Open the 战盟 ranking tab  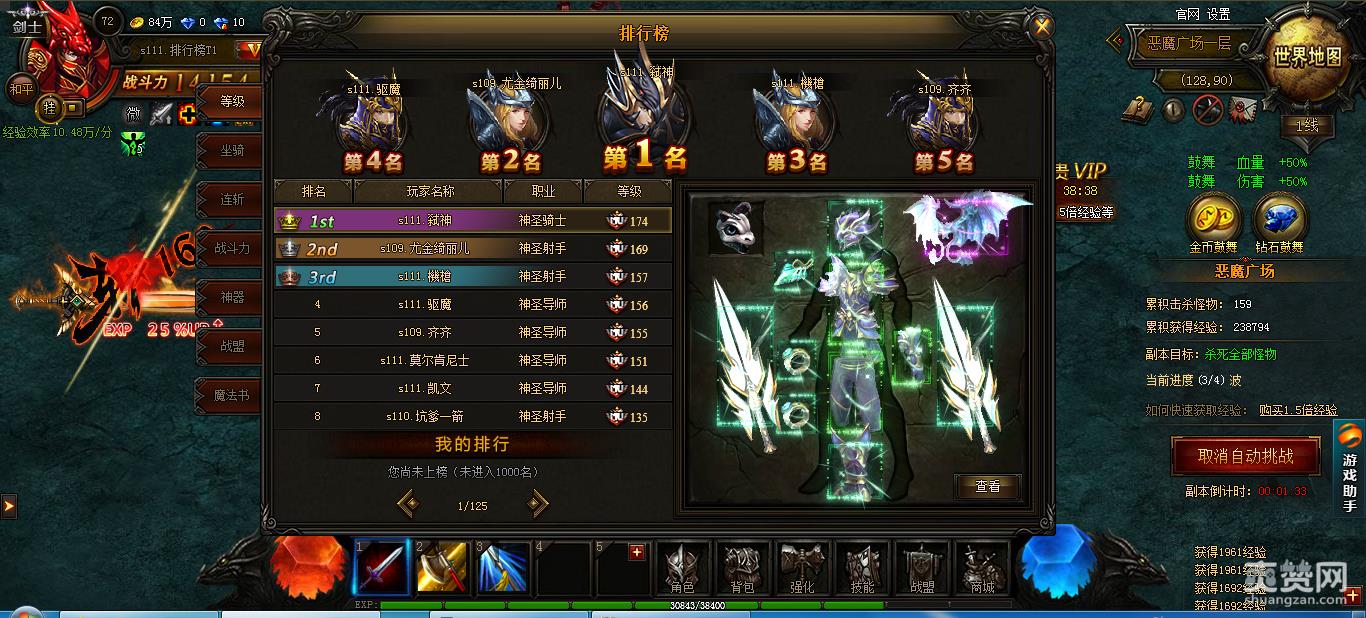[232, 346]
